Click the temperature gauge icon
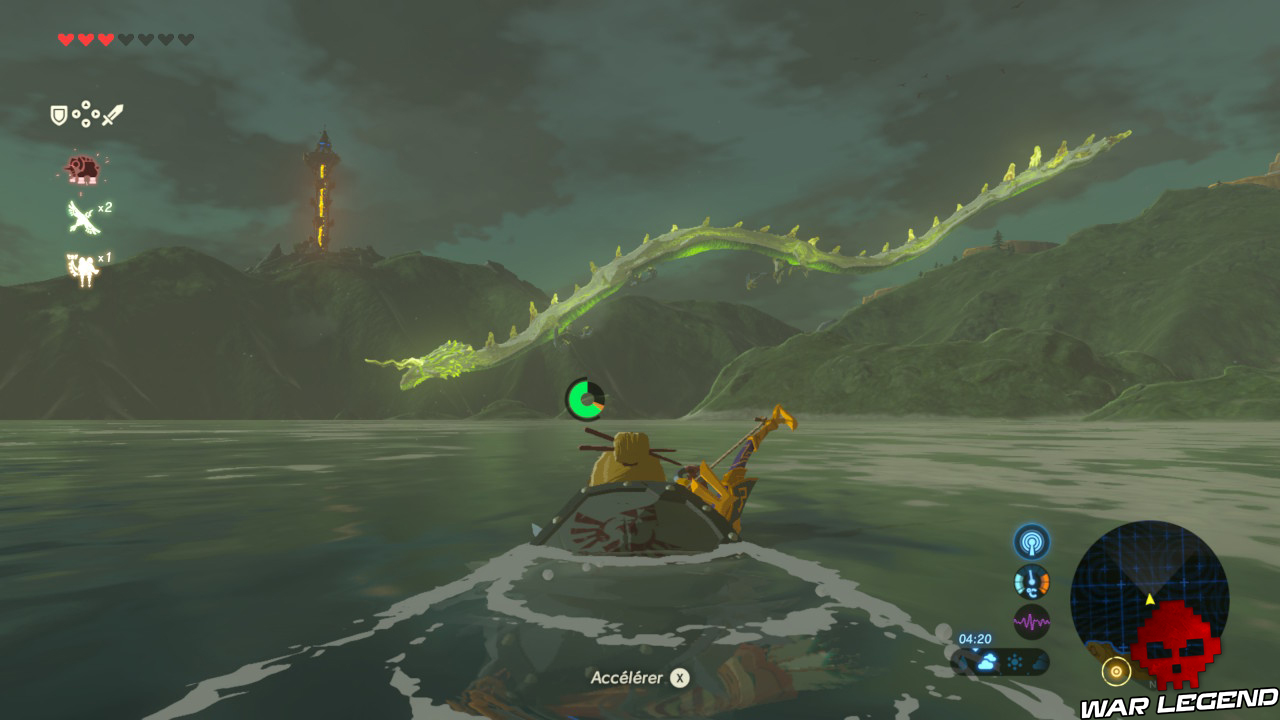Viewport: 1280px width, 720px height. pos(1032,581)
